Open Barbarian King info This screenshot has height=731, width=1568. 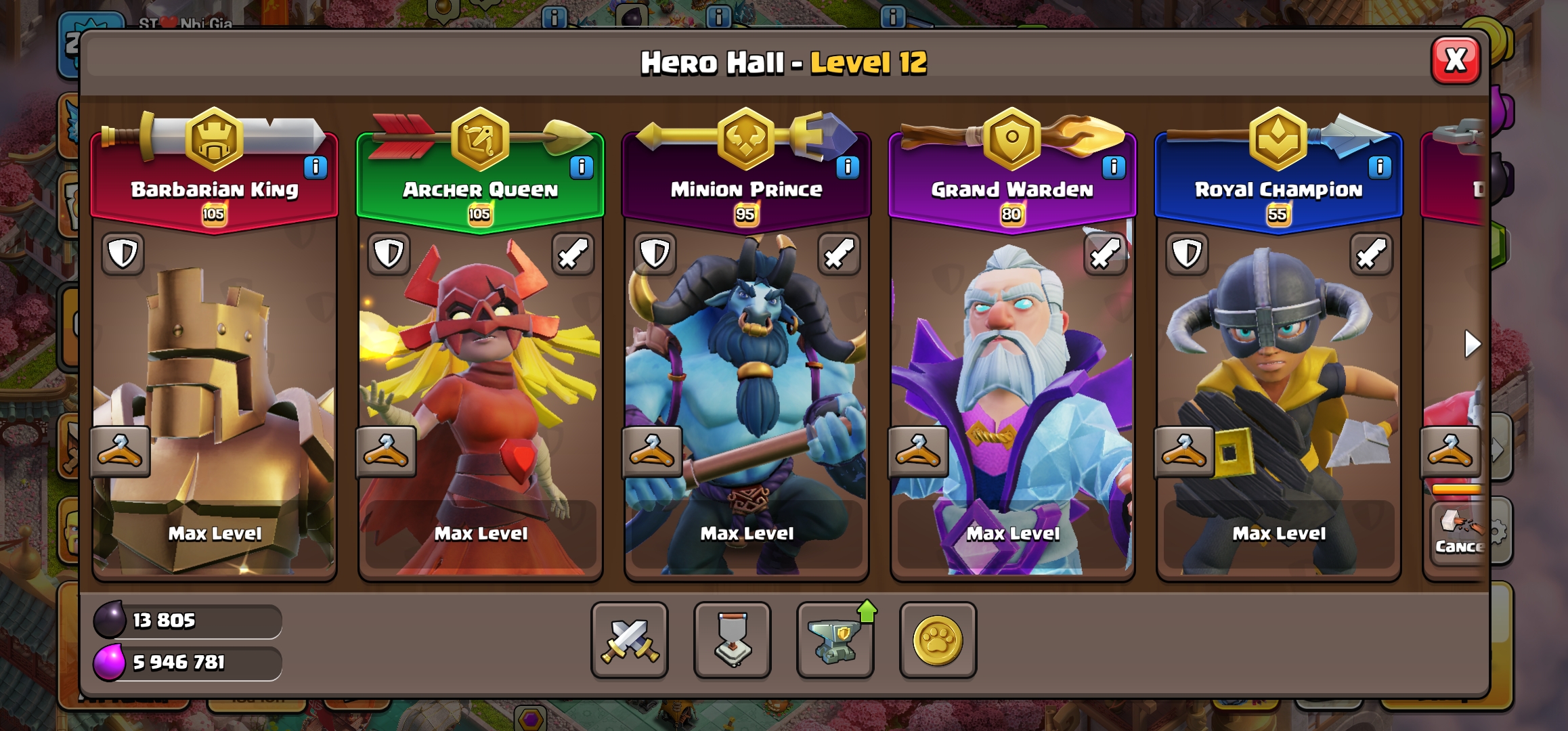[315, 167]
